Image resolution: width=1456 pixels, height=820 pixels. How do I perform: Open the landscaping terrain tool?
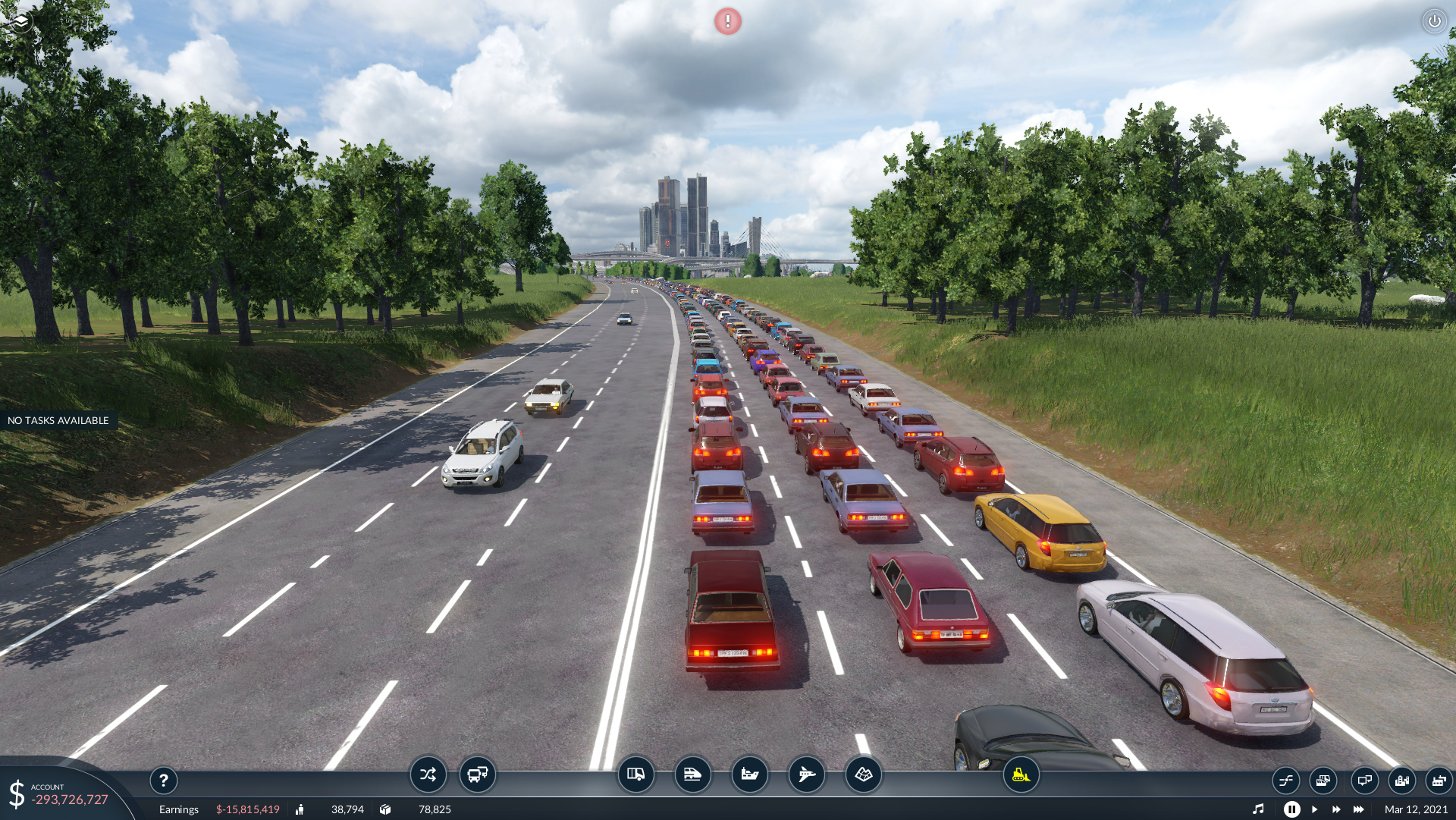[x=863, y=774]
